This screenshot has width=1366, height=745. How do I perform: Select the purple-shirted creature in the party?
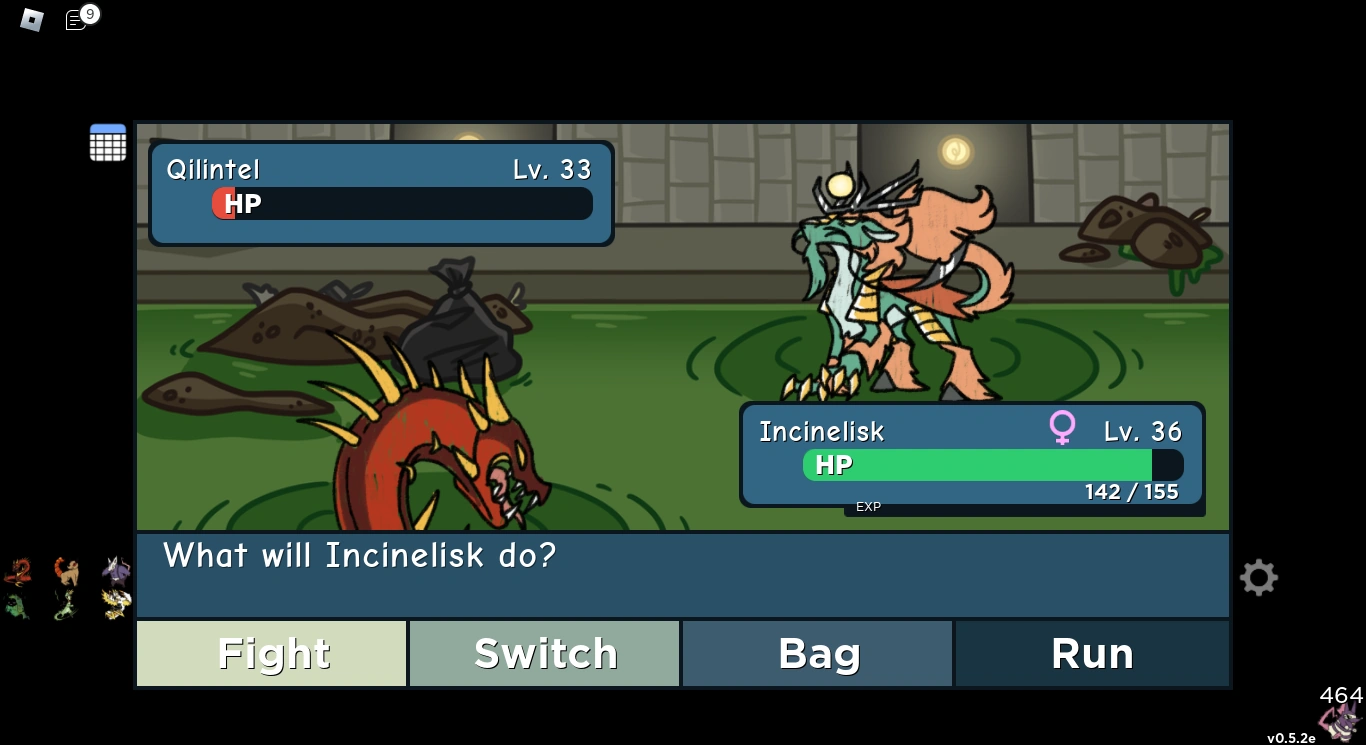pos(115,570)
